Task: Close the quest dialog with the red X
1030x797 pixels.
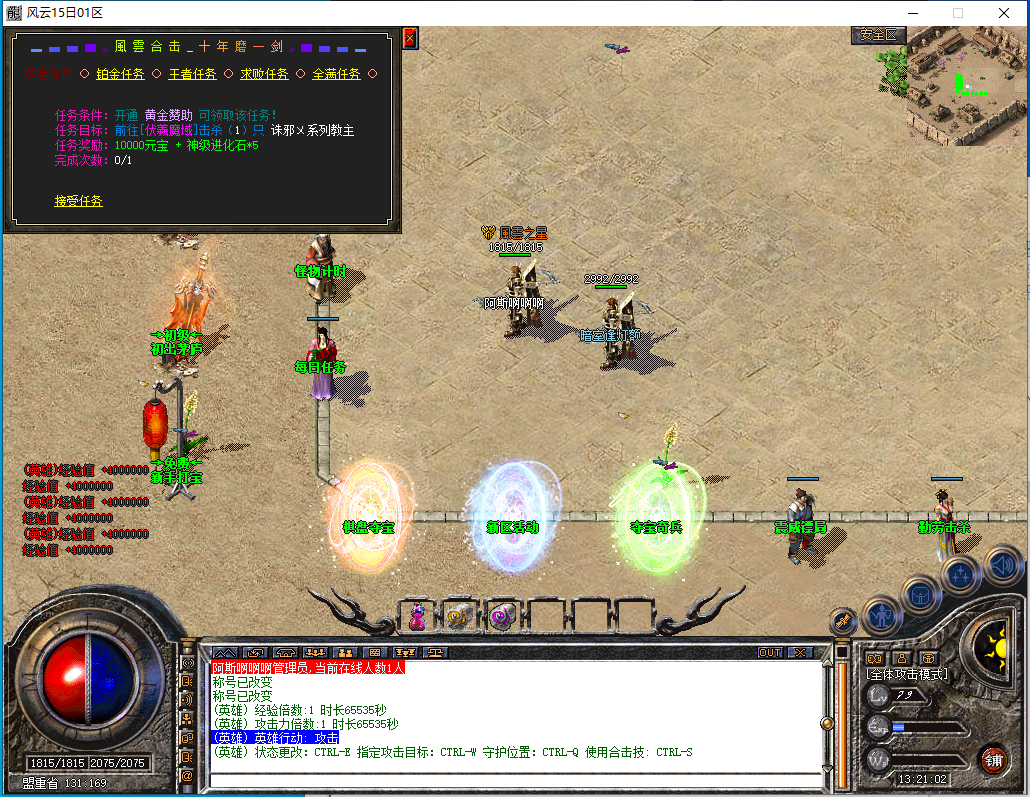Action: pos(409,38)
